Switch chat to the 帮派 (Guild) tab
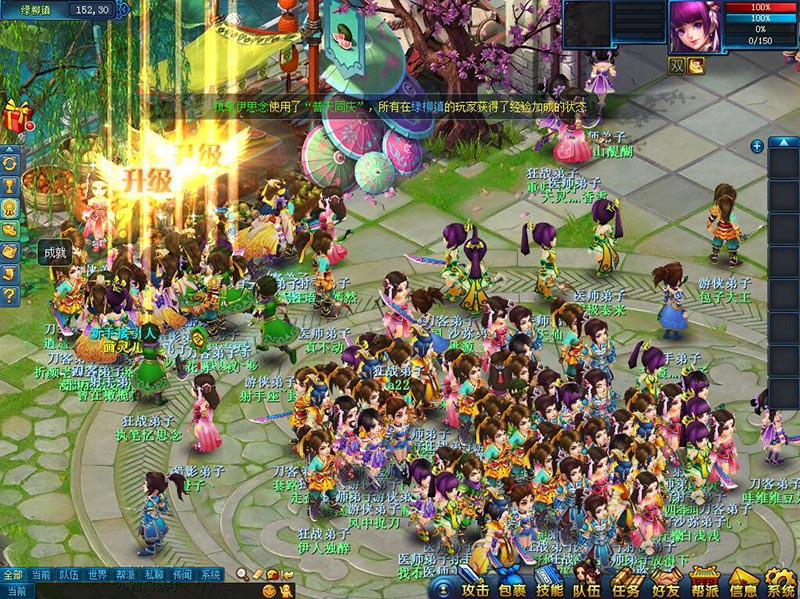Image resolution: width=800 pixels, height=599 pixels. click(x=125, y=575)
